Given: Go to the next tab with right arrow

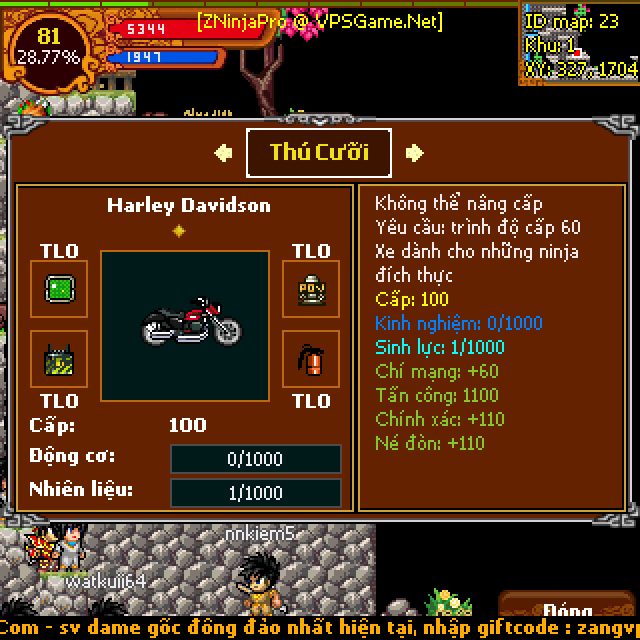Looking at the screenshot, I should [x=414, y=152].
